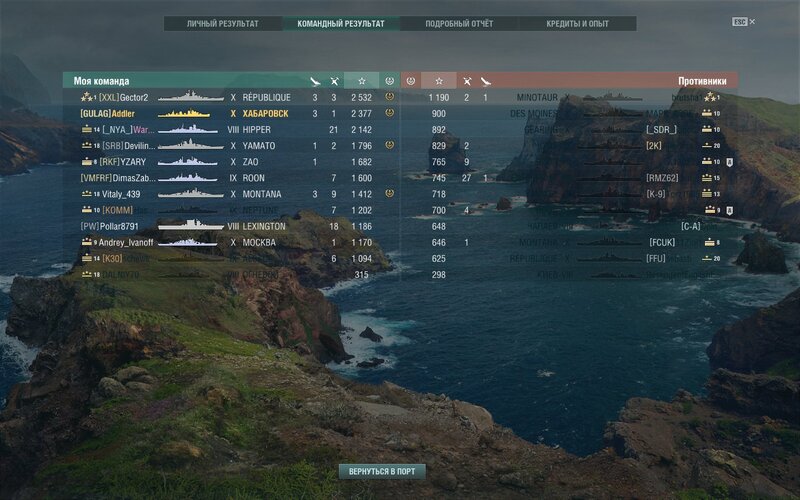Sort enemies by the star XP column
The width and height of the screenshot is (800, 500).
[x=438, y=80]
